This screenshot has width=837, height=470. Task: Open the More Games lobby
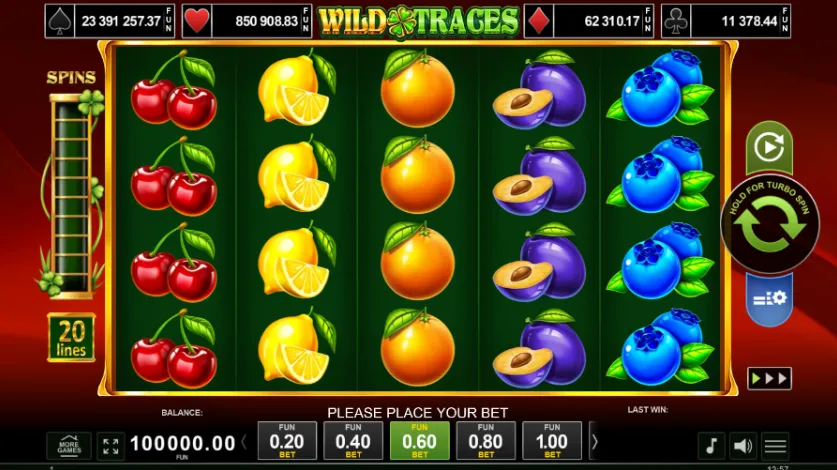69,445
